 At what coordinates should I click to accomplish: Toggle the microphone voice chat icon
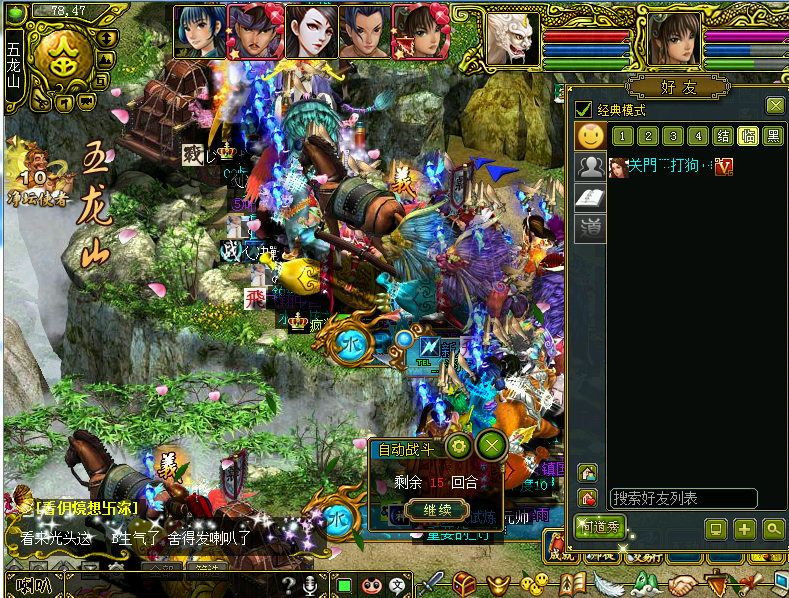310,585
